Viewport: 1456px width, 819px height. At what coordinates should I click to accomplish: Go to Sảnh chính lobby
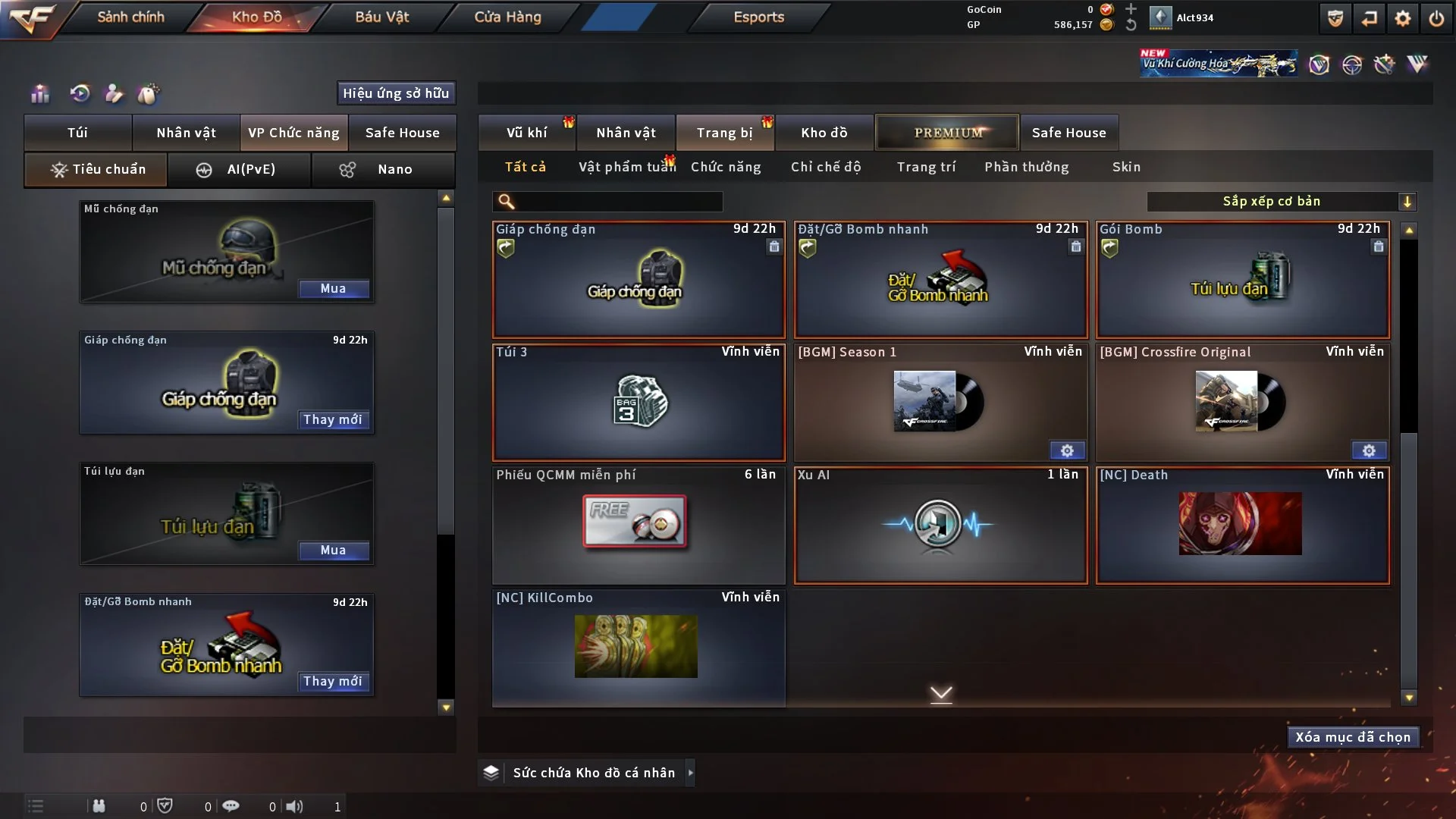pos(130,17)
